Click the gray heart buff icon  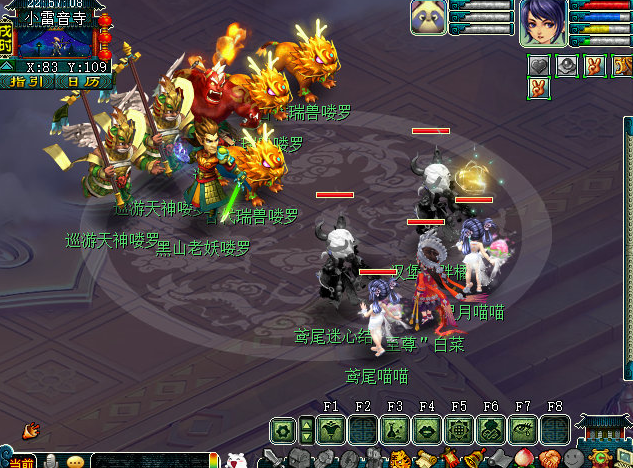[x=539, y=66]
